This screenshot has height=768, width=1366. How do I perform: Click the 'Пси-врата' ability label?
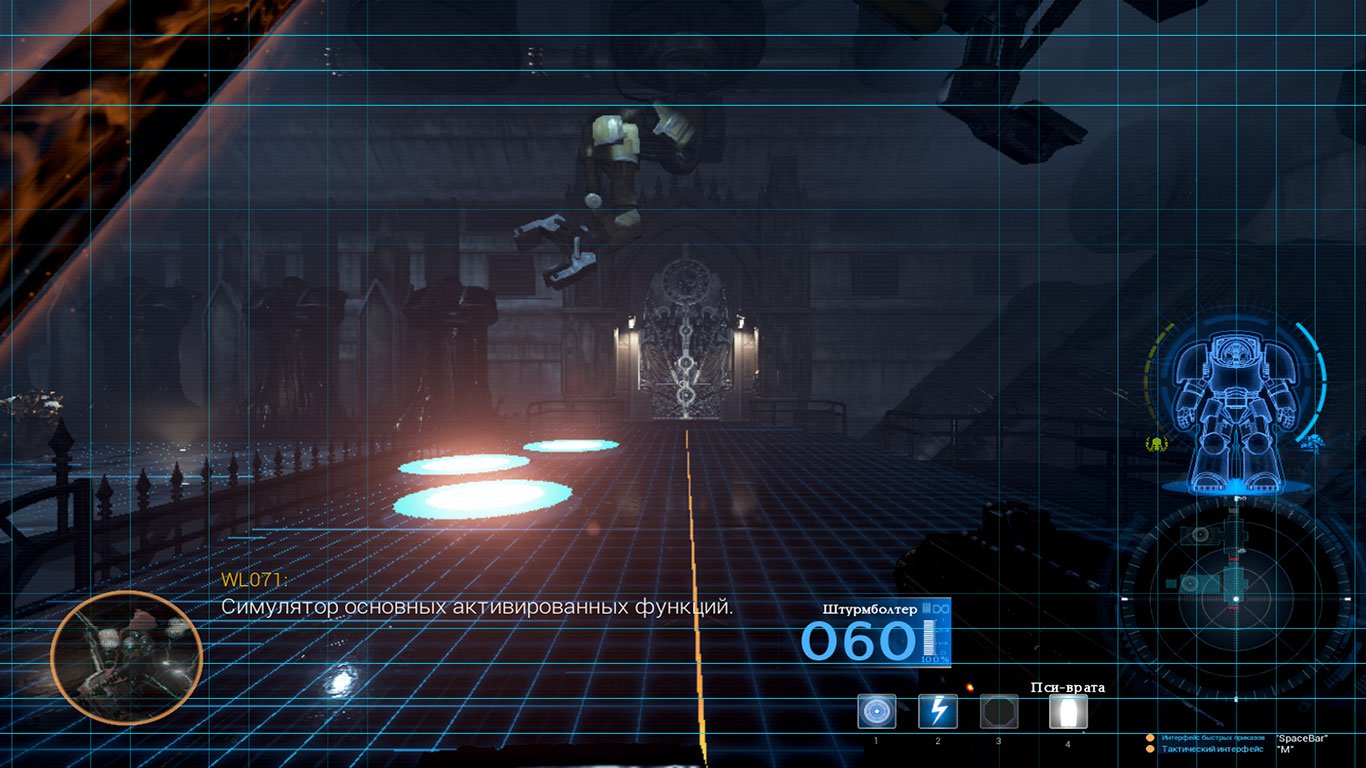pyautogui.click(x=1068, y=687)
